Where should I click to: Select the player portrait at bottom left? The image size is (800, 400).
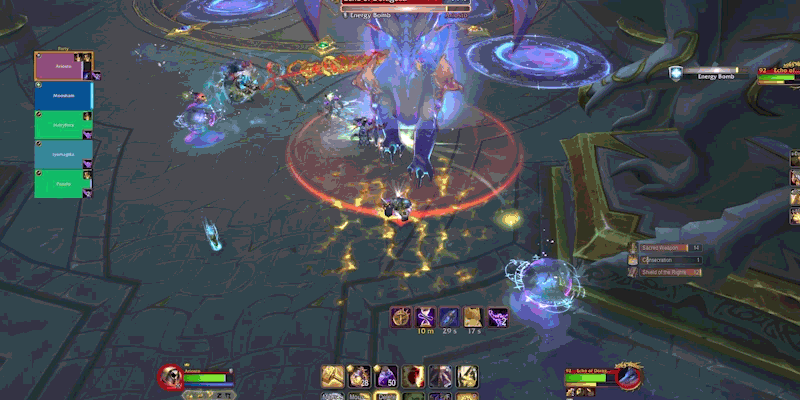point(170,376)
